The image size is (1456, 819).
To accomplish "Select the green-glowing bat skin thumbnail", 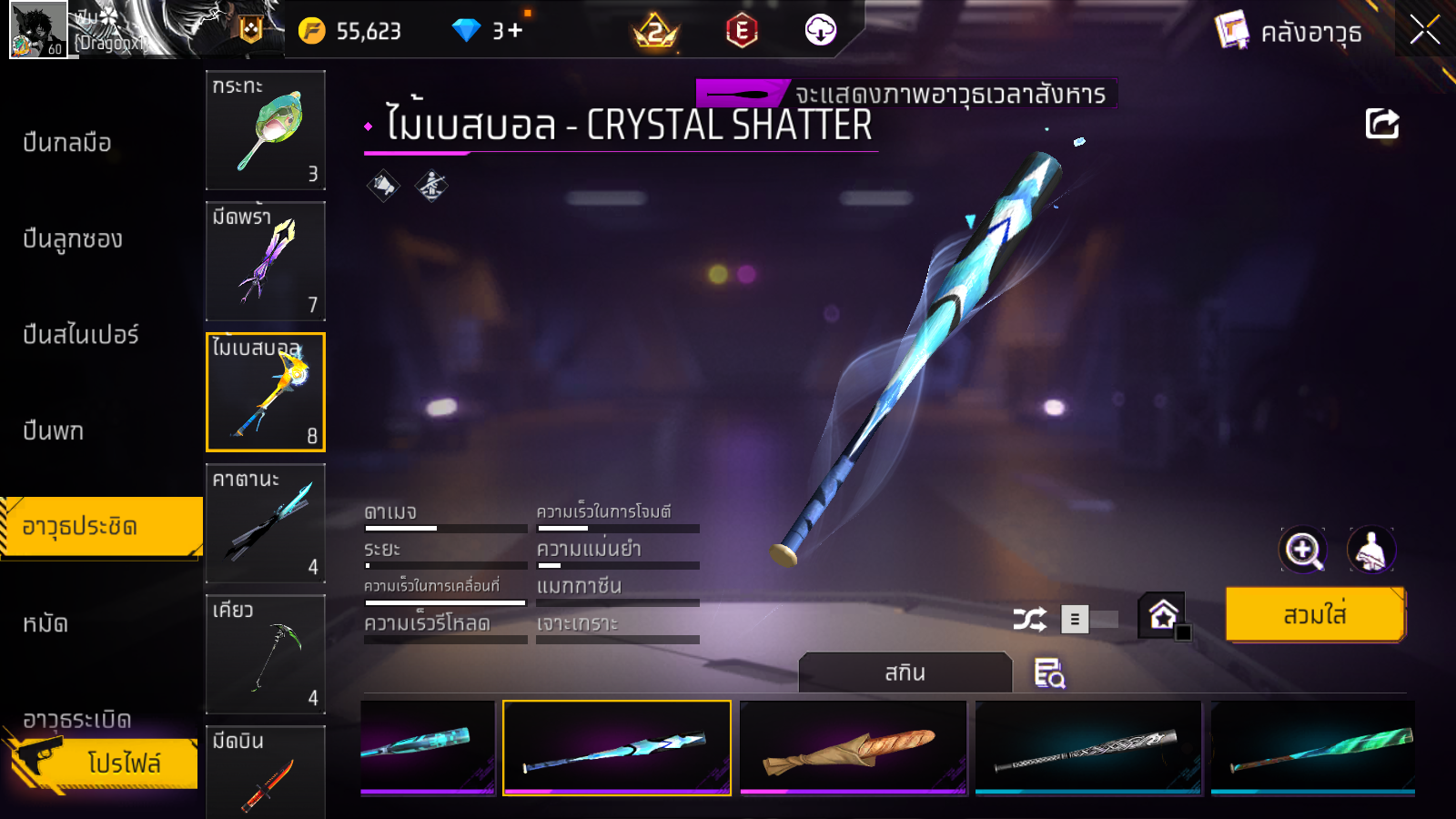I will [x=1312, y=747].
